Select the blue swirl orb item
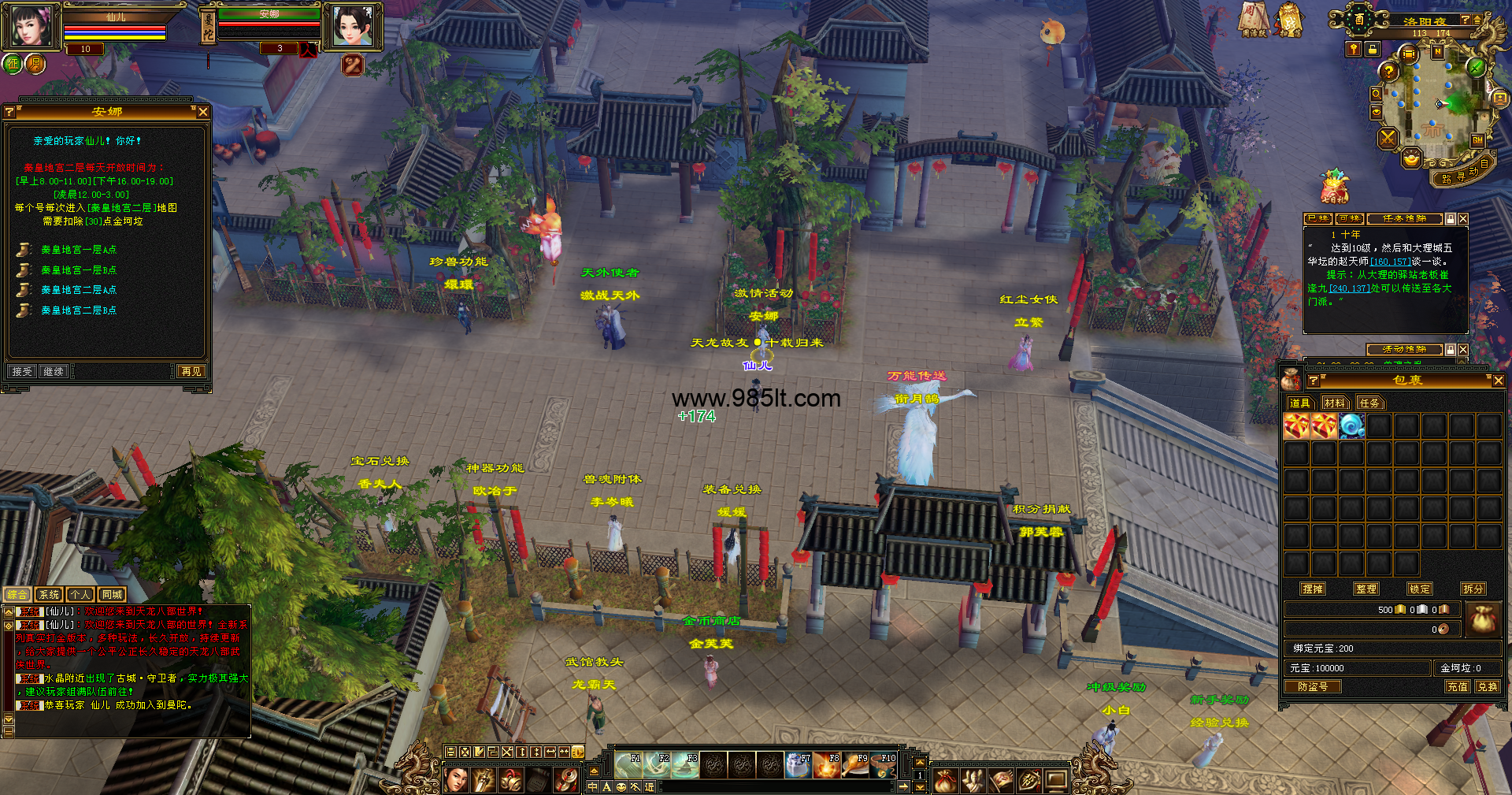This screenshot has width=1512, height=795. coord(1351,426)
